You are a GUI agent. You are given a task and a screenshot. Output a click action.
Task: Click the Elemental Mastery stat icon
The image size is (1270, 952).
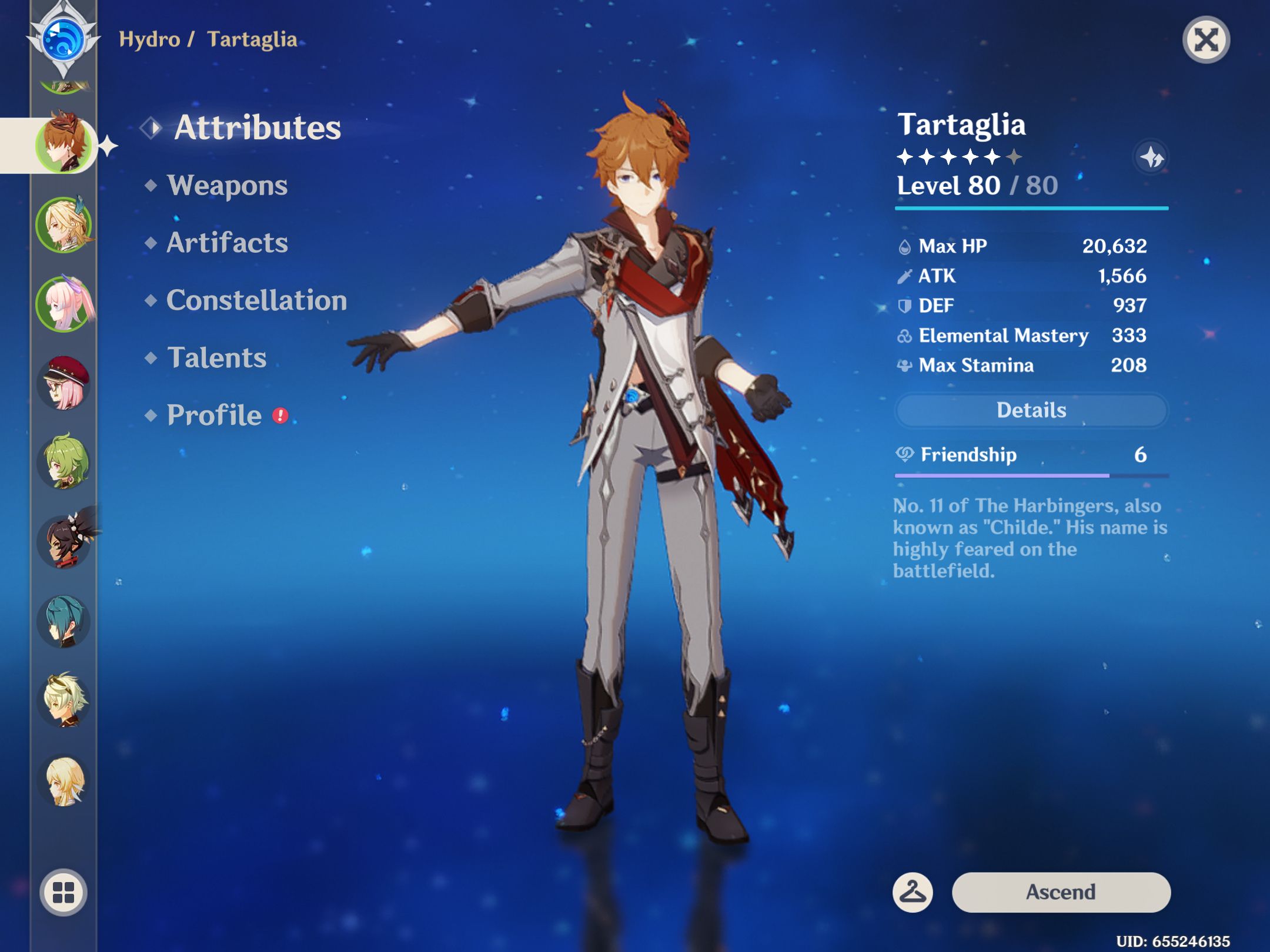click(x=905, y=336)
